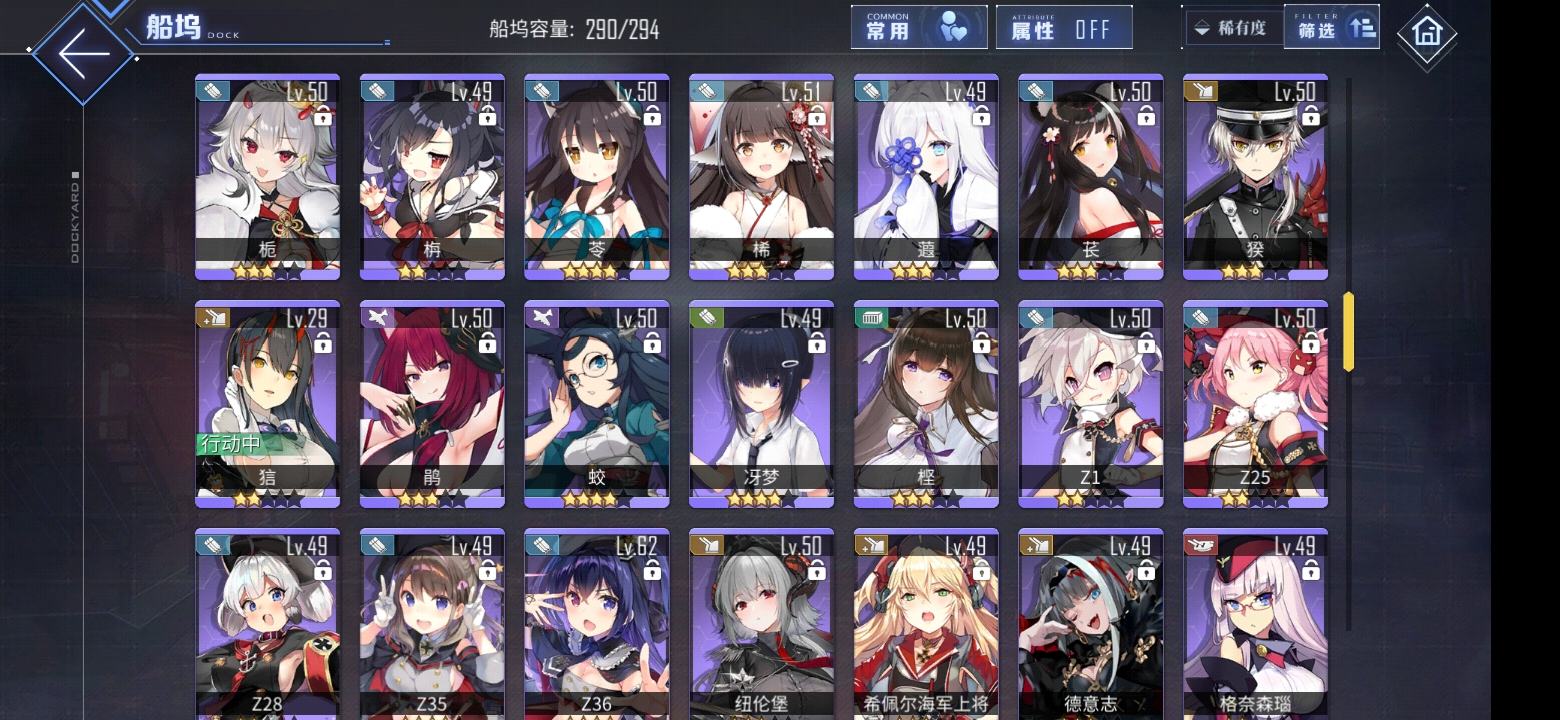
Task: Select the Z1 ship card
Action: [1090, 404]
